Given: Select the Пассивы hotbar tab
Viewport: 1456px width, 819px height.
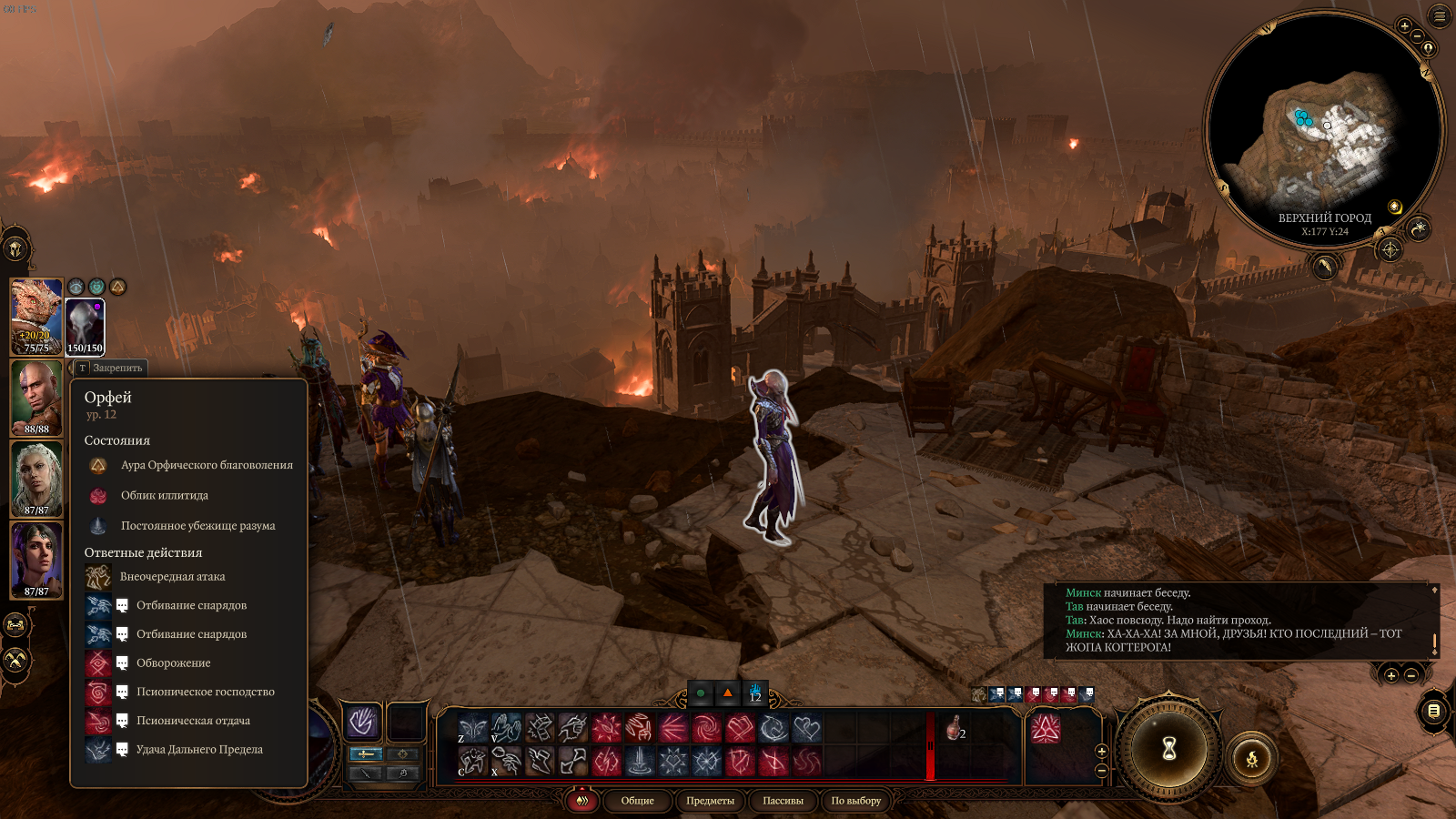Looking at the screenshot, I should [x=783, y=801].
